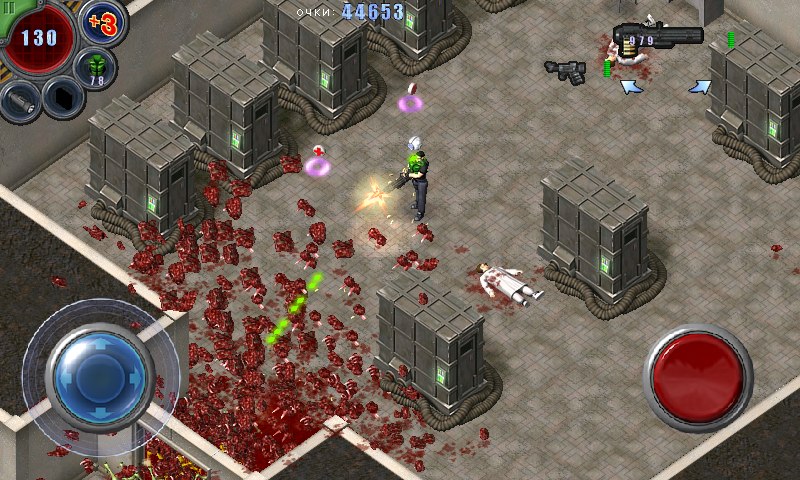Switch to the previous weapon arrow
This screenshot has height=480, width=800.
(631, 87)
